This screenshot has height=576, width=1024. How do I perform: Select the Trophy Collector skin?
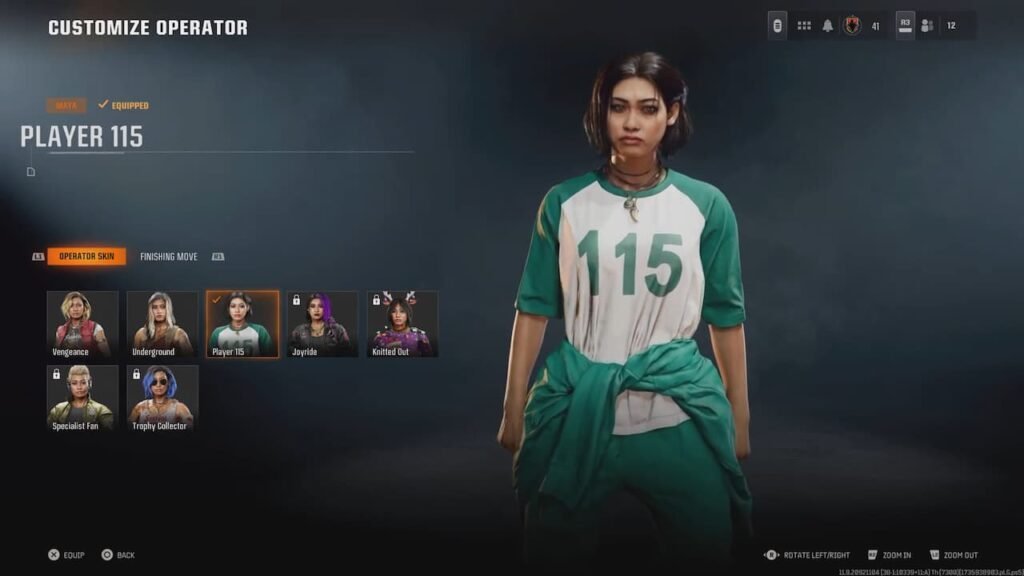click(162, 398)
